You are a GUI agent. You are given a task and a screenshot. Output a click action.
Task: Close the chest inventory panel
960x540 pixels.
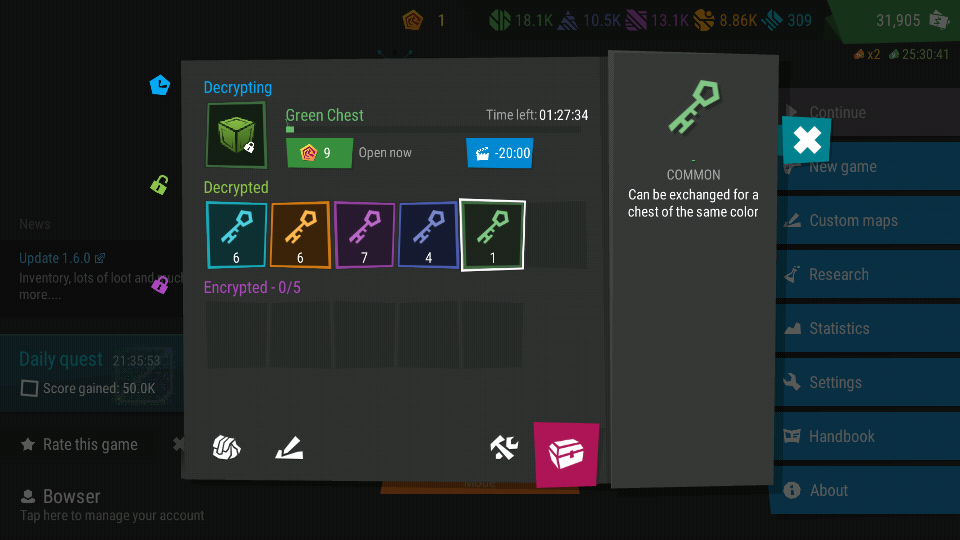click(x=806, y=141)
